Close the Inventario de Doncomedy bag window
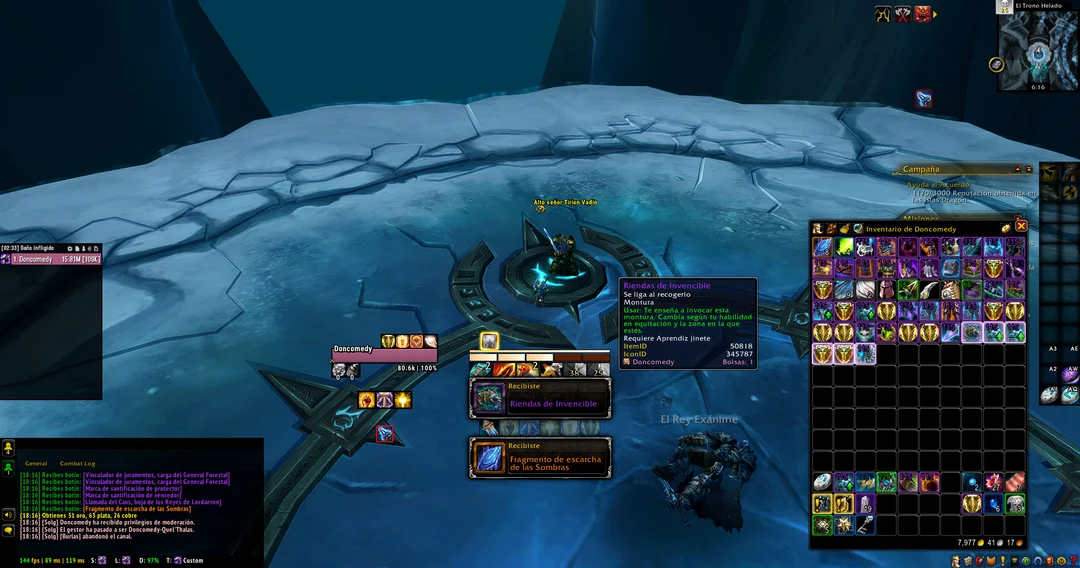This screenshot has height=568, width=1080. click(1021, 227)
